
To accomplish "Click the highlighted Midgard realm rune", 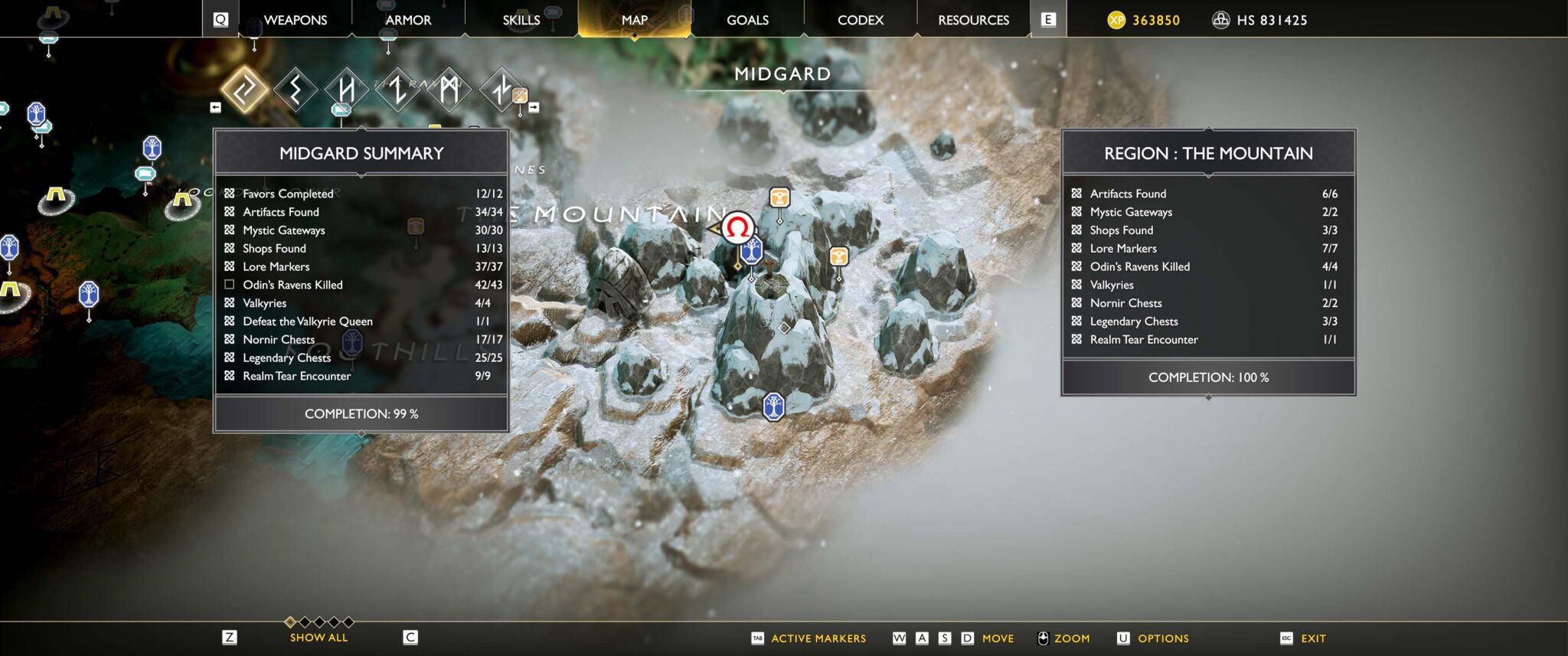I will pos(243,91).
